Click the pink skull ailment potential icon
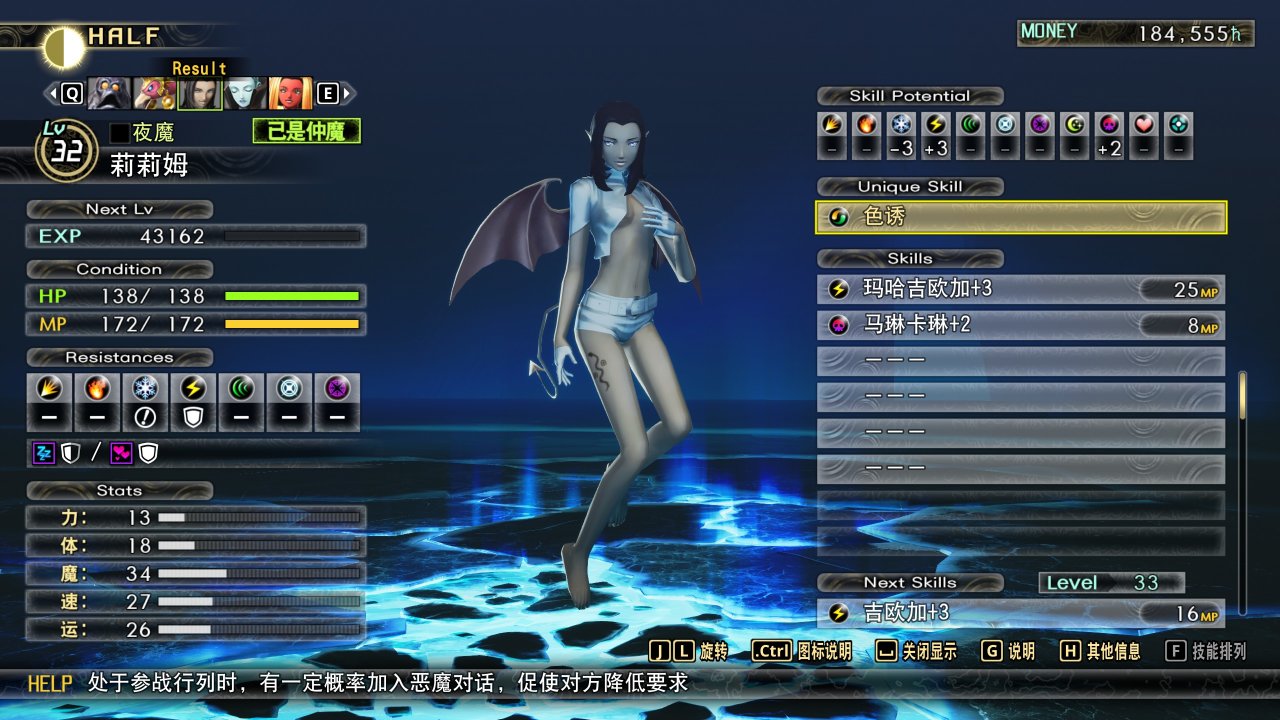The image size is (1280, 720). 1108,125
